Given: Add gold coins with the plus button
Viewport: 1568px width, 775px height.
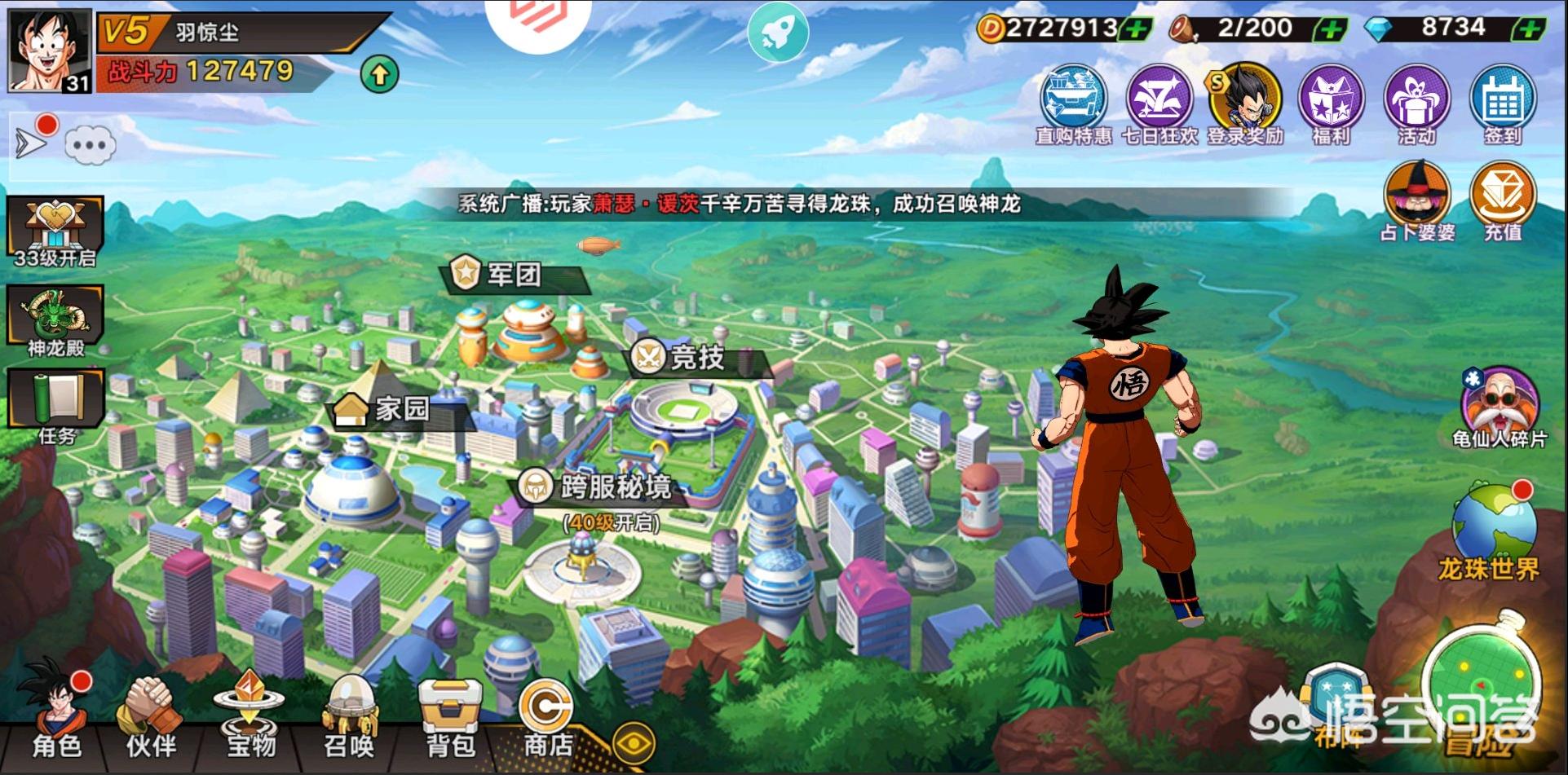Looking at the screenshot, I should point(1134,30).
